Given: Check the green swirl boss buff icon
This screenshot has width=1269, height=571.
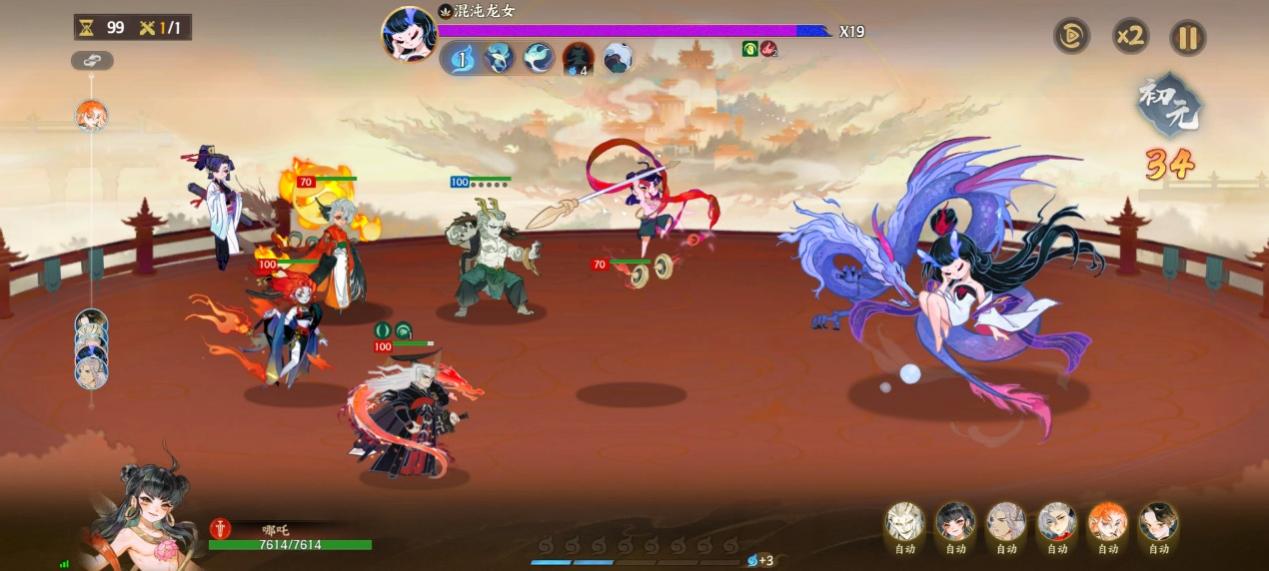Looking at the screenshot, I should click(750, 48).
